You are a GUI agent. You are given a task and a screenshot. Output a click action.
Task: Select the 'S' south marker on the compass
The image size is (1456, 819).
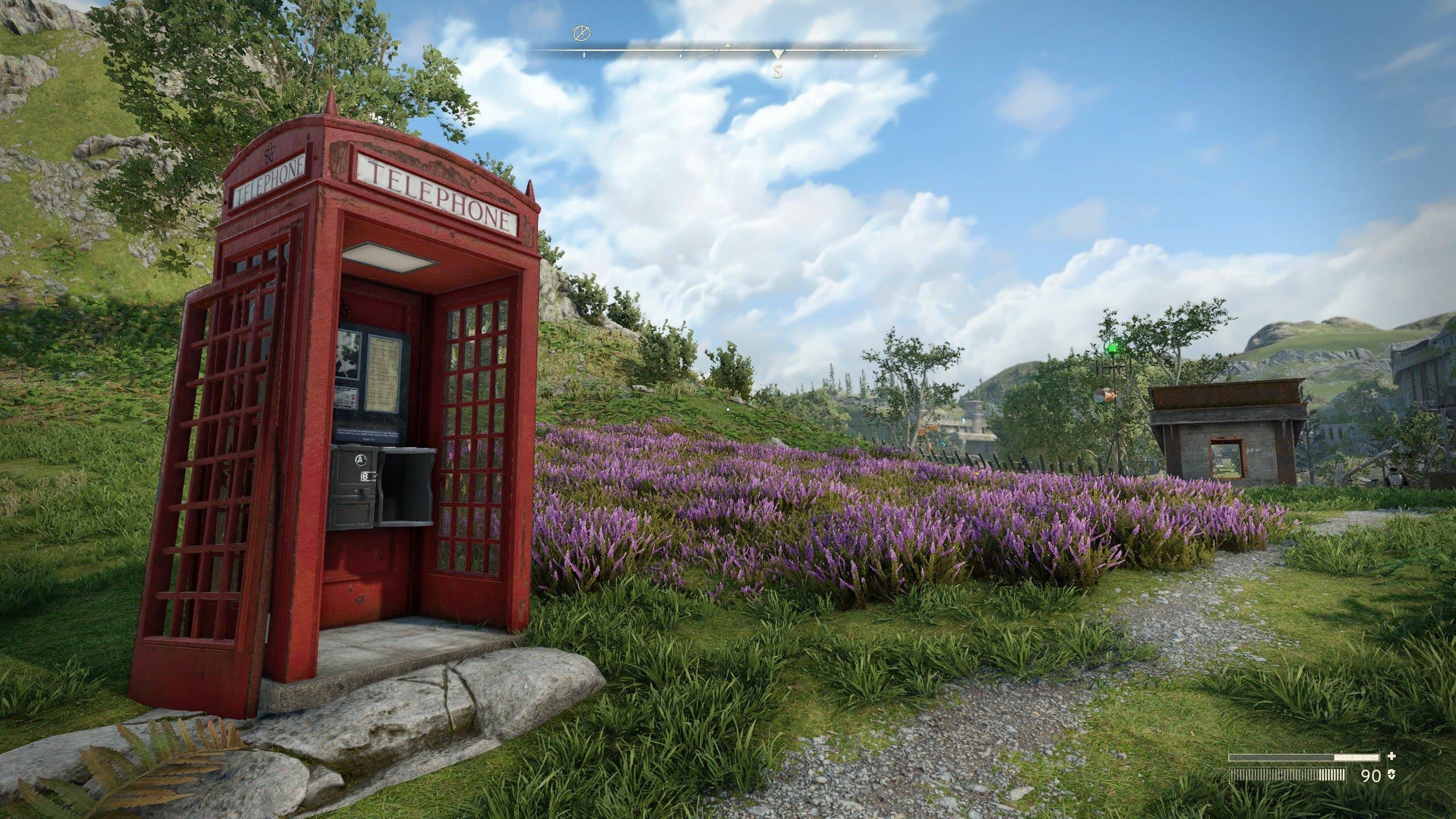[x=778, y=69]
